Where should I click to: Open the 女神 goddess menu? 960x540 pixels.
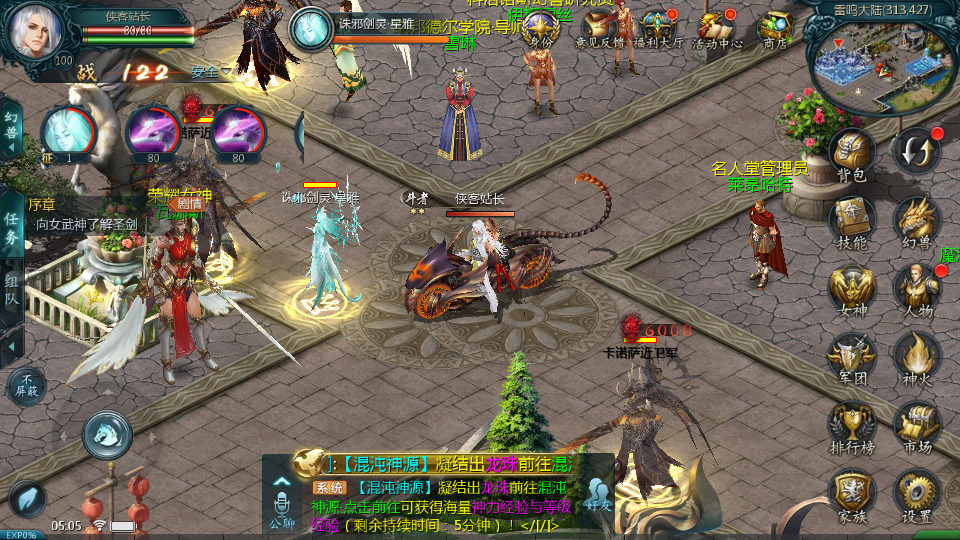851,290
